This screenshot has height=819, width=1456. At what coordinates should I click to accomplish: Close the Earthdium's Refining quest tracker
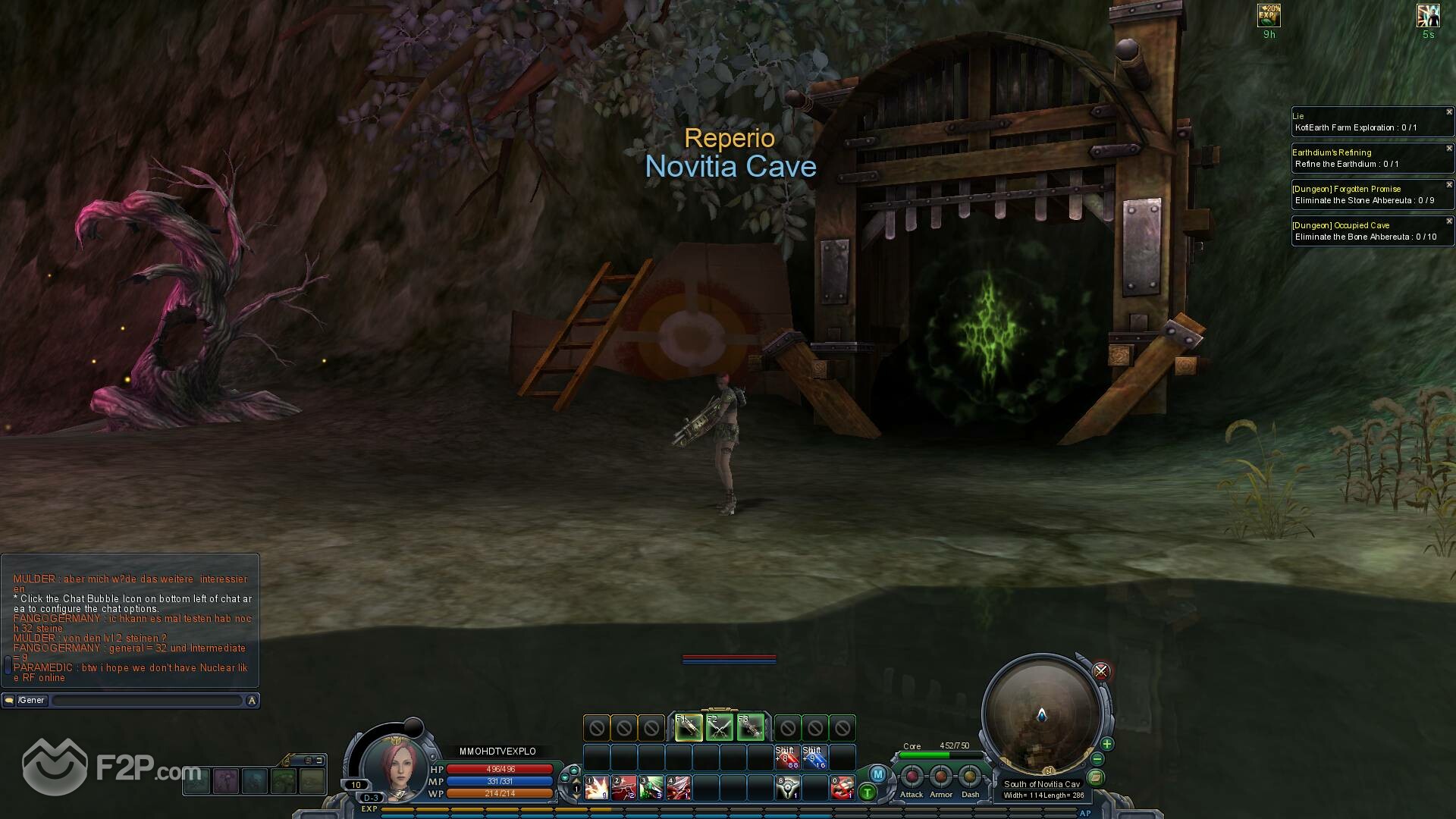1449,149
